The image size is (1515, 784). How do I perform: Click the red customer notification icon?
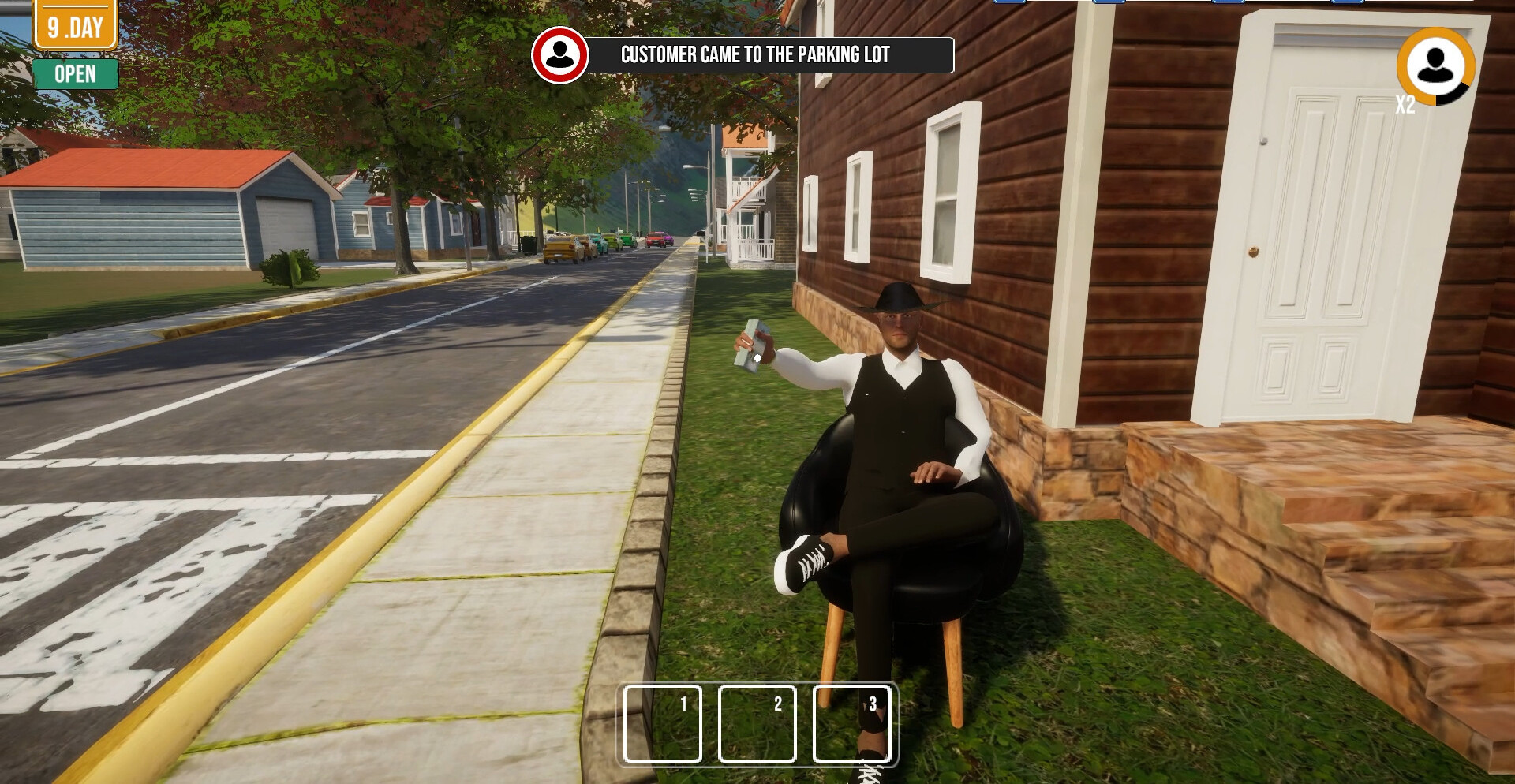(x=560, y=54)
